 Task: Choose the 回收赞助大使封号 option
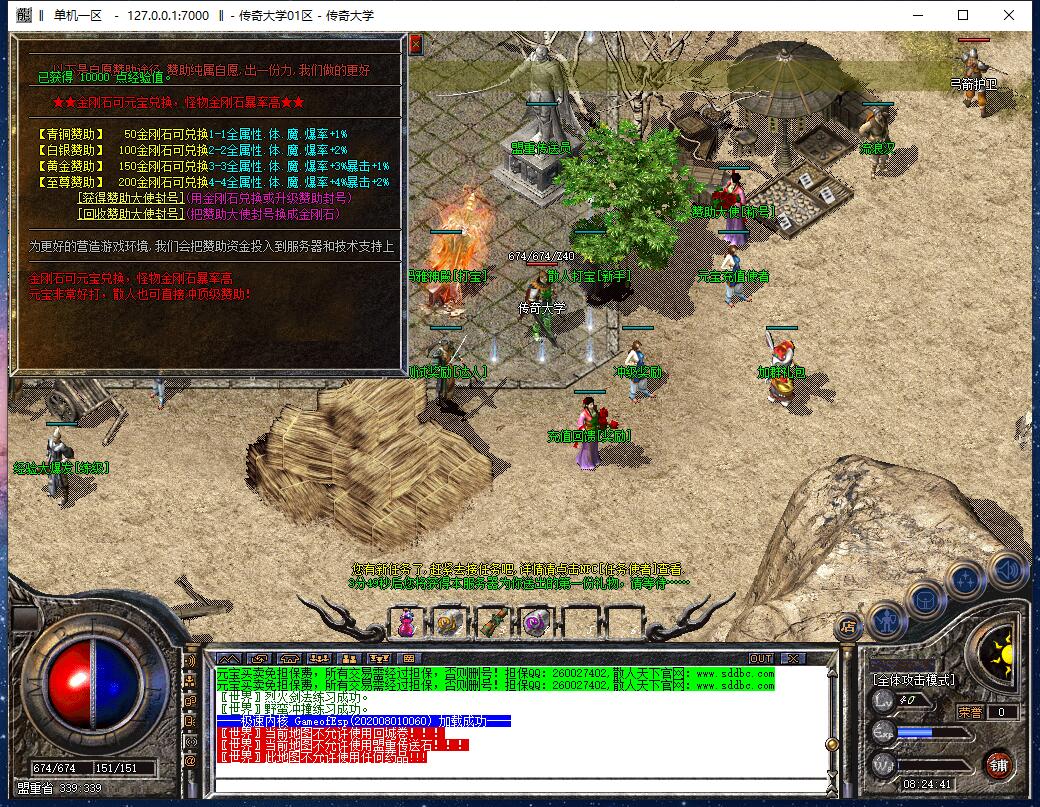pyautogui.click(x=129, y=214)
